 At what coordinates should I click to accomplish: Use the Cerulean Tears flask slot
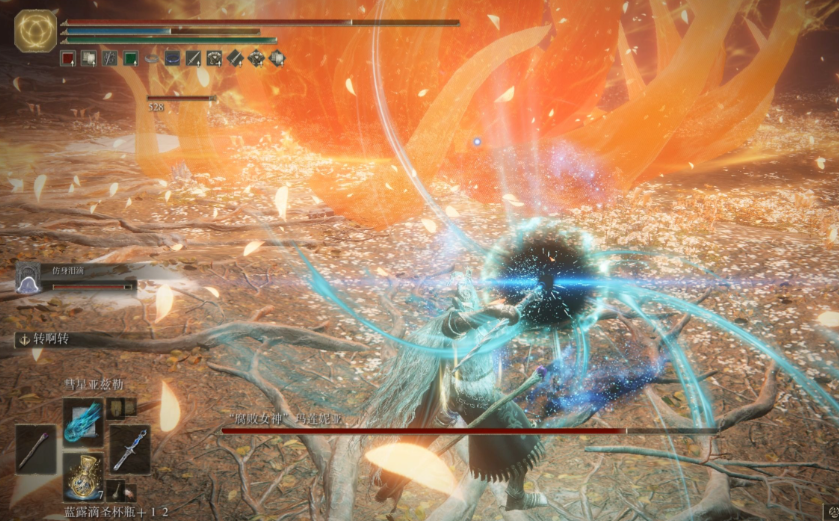coord(83,476)
